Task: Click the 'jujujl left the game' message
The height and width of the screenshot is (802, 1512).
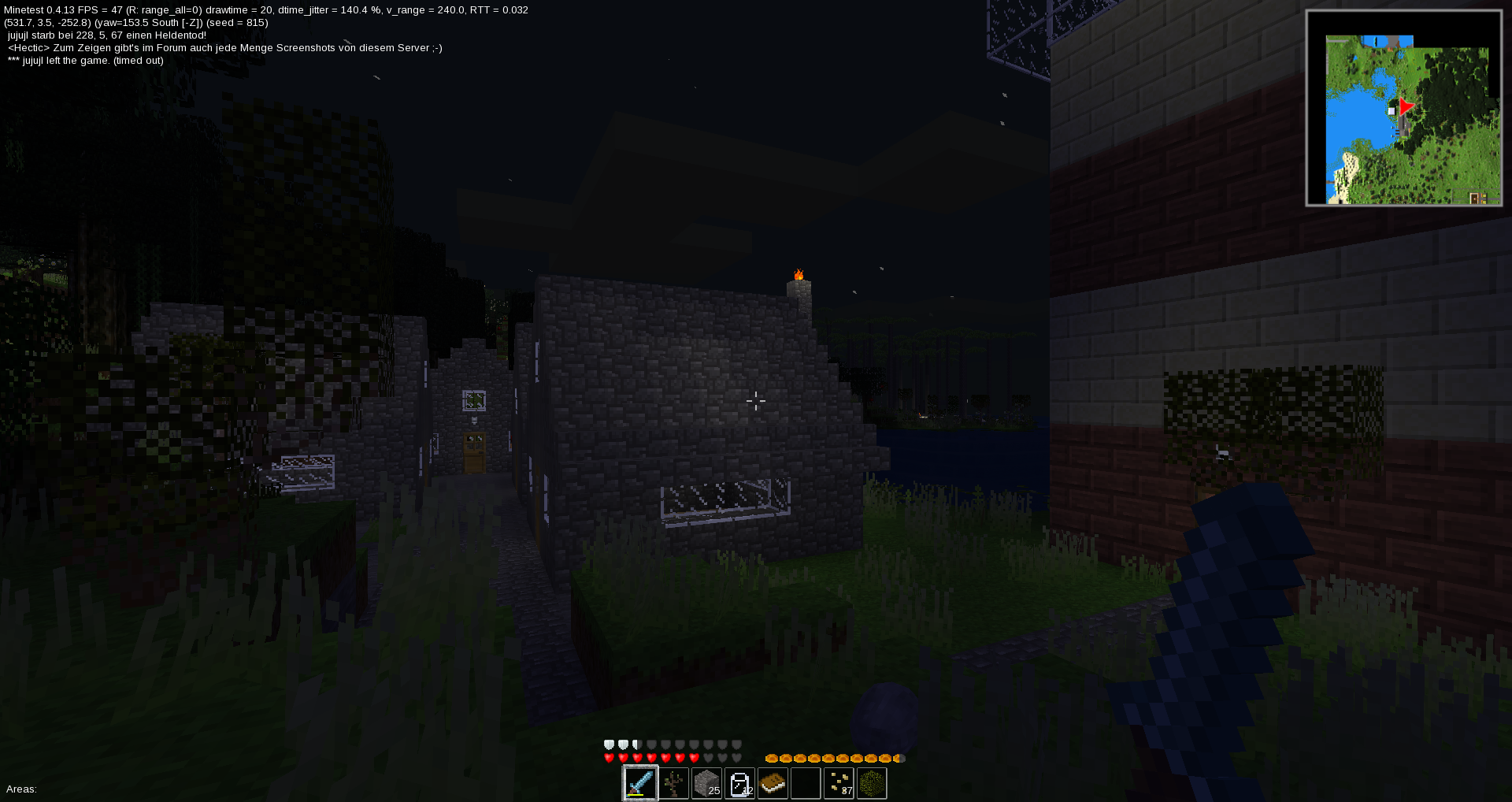Action: (x=84, y=60)
